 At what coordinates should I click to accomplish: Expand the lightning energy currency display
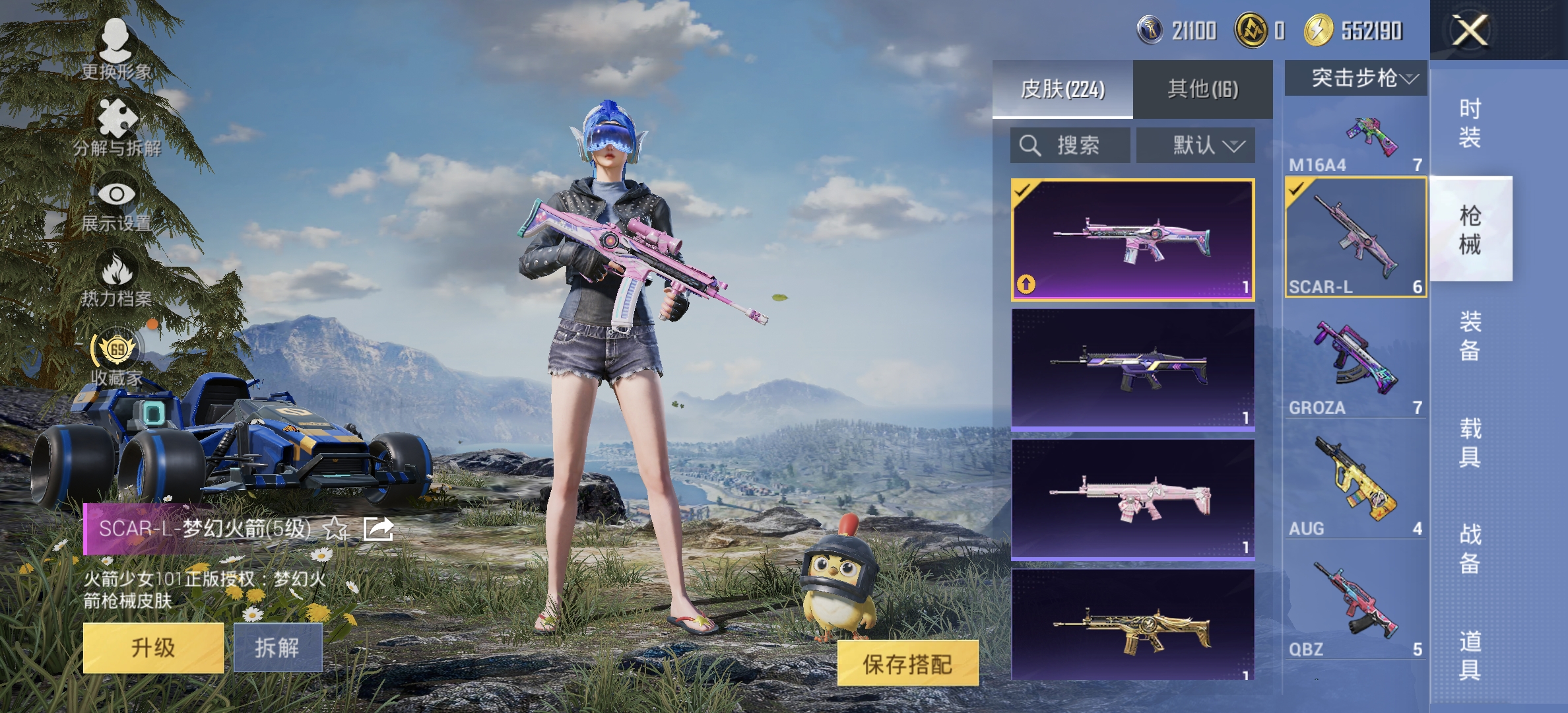click(1346, 30)
